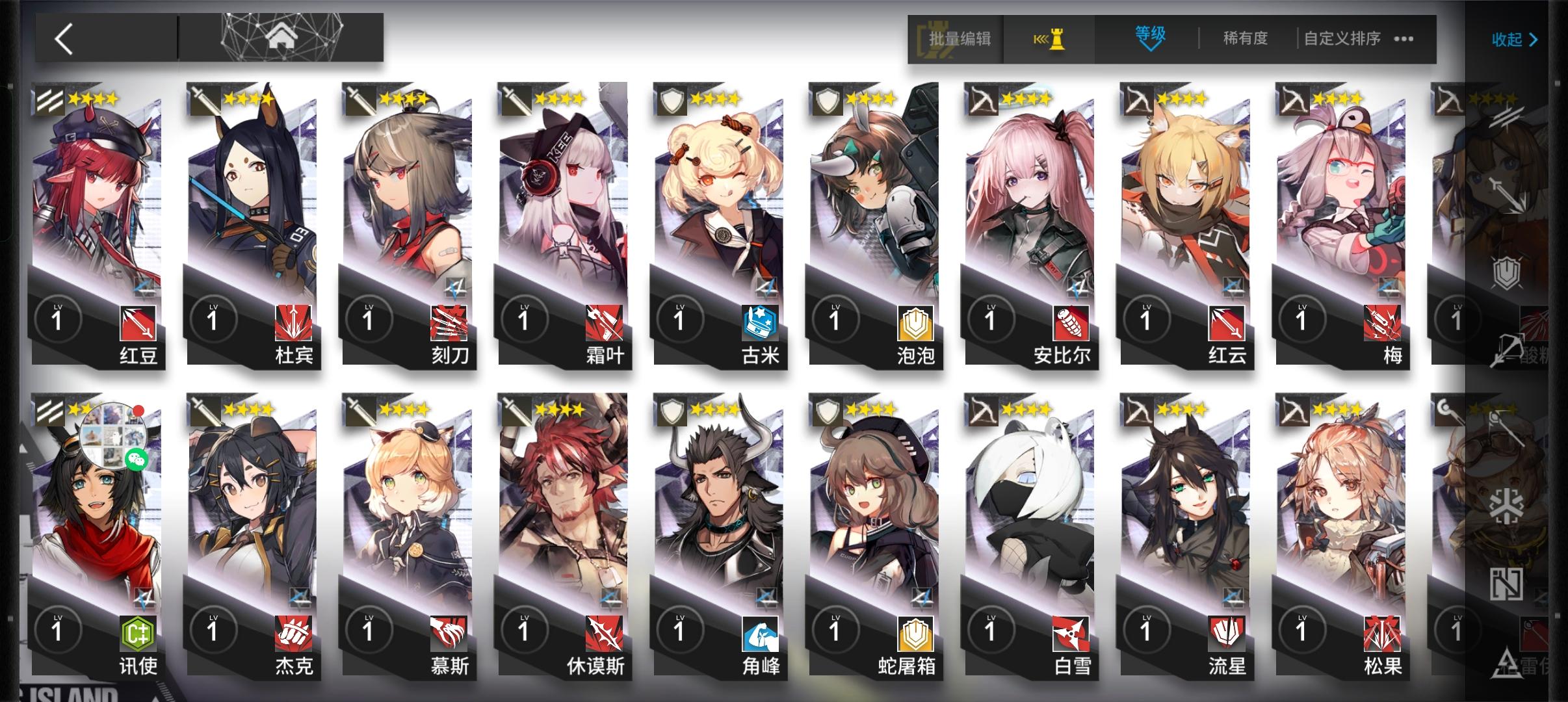This screenshot has height=702, width=1568.
Task: Collapse the roster panel via 收起 chevron
Action: 1515,39
